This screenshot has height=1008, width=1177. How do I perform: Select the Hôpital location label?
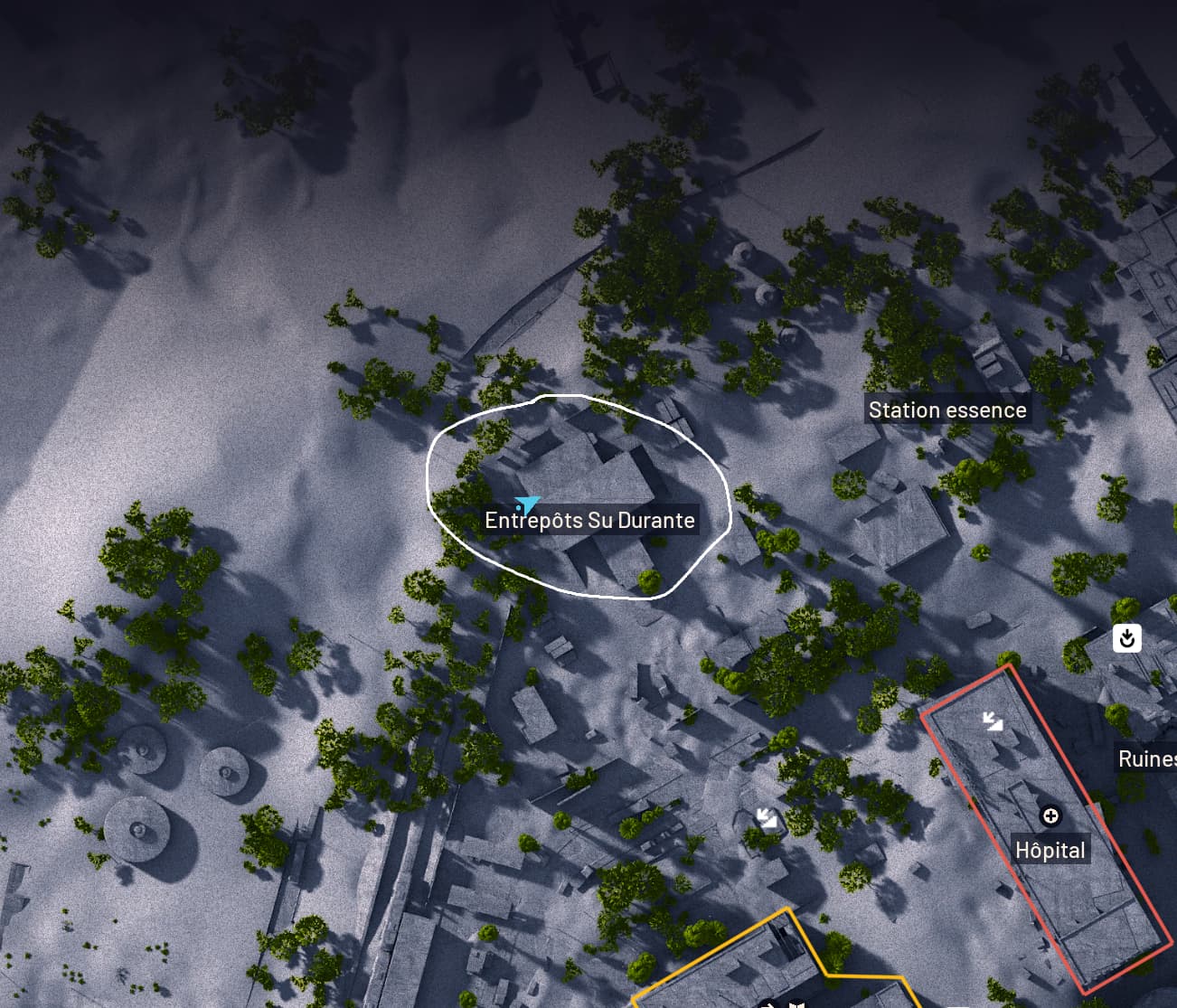click(x=1050, y=851)
